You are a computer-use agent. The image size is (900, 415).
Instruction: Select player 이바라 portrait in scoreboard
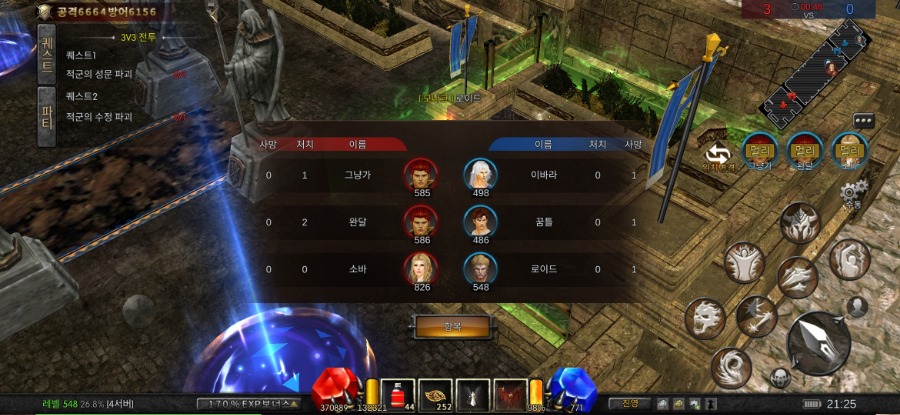[x=480, y=175]
